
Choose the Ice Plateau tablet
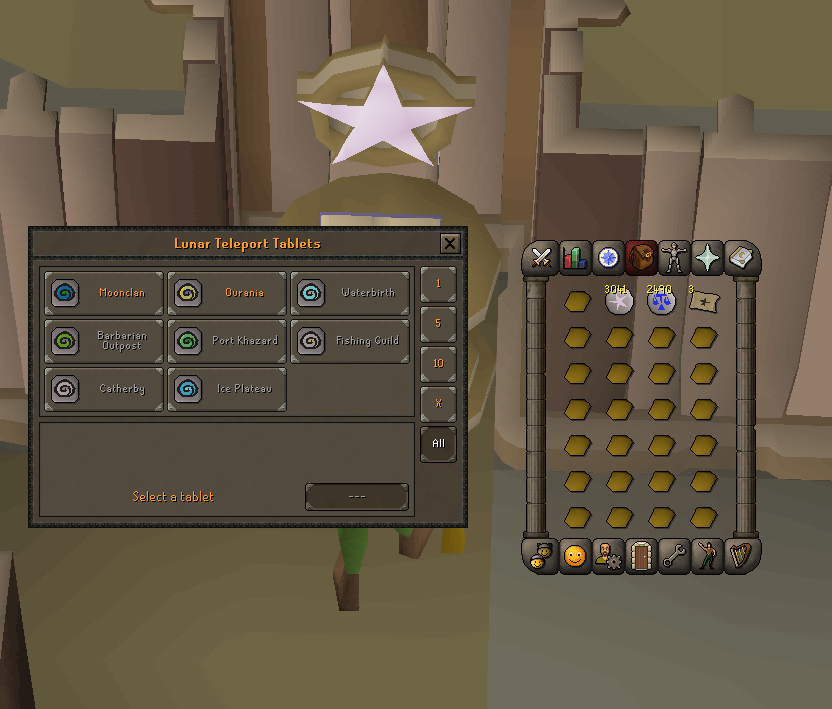[227, 389]
